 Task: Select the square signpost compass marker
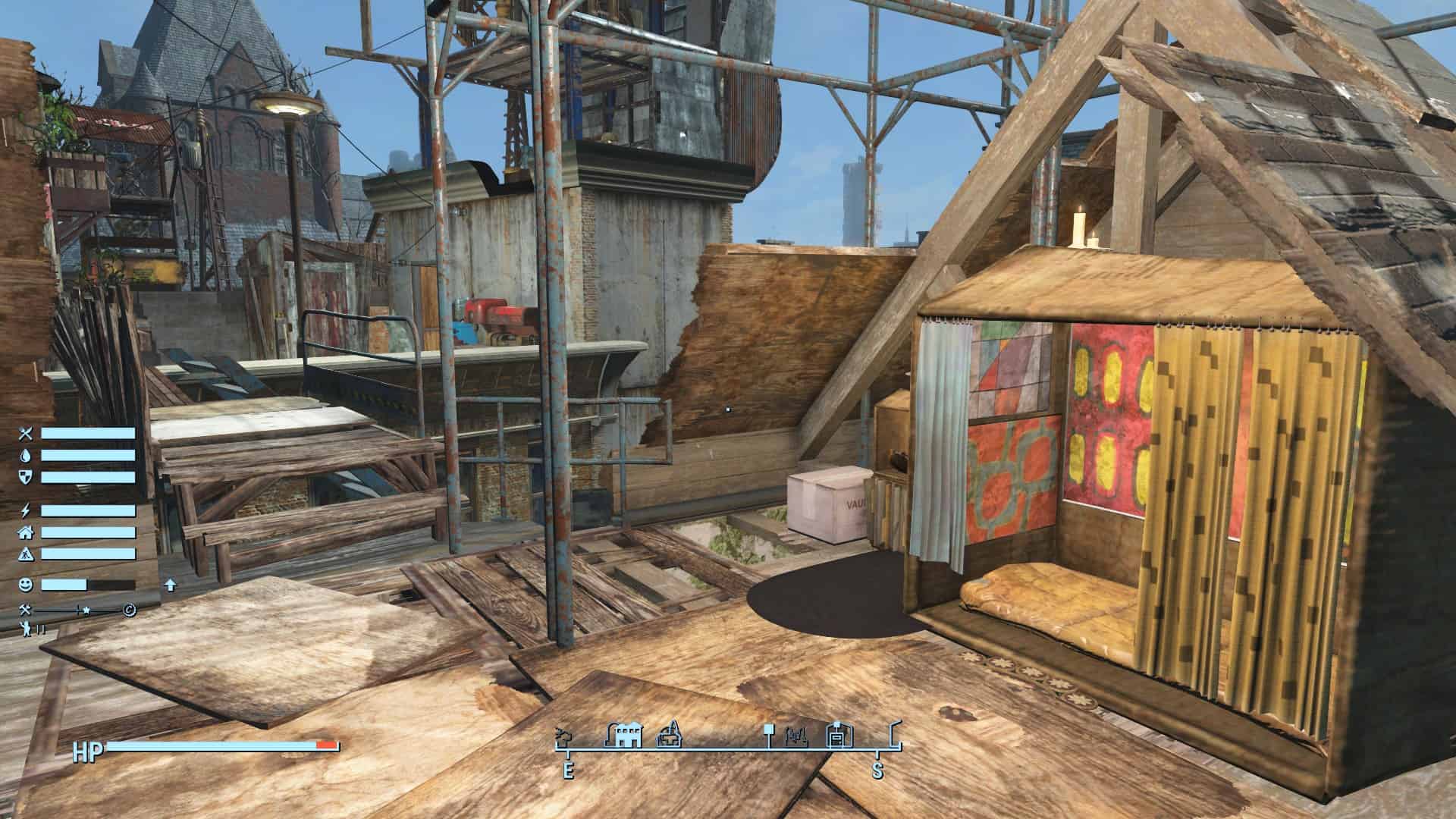coord(768,733)
